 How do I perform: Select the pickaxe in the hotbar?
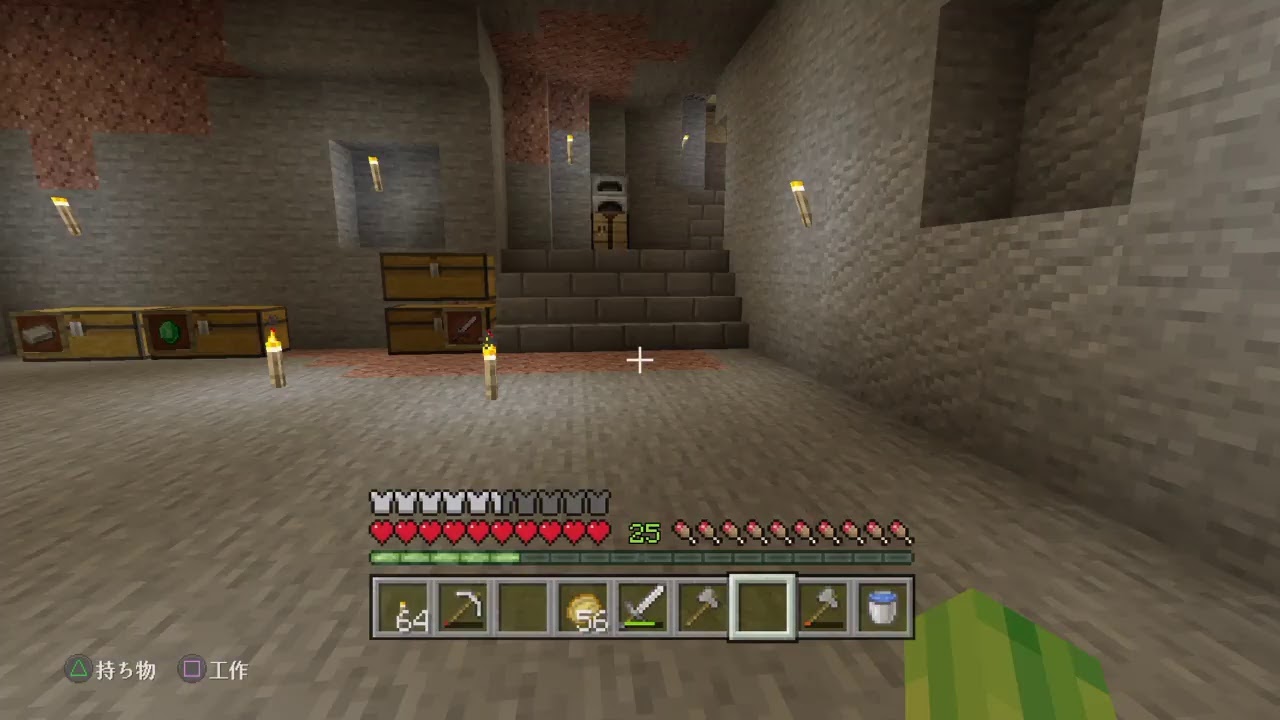465,605
